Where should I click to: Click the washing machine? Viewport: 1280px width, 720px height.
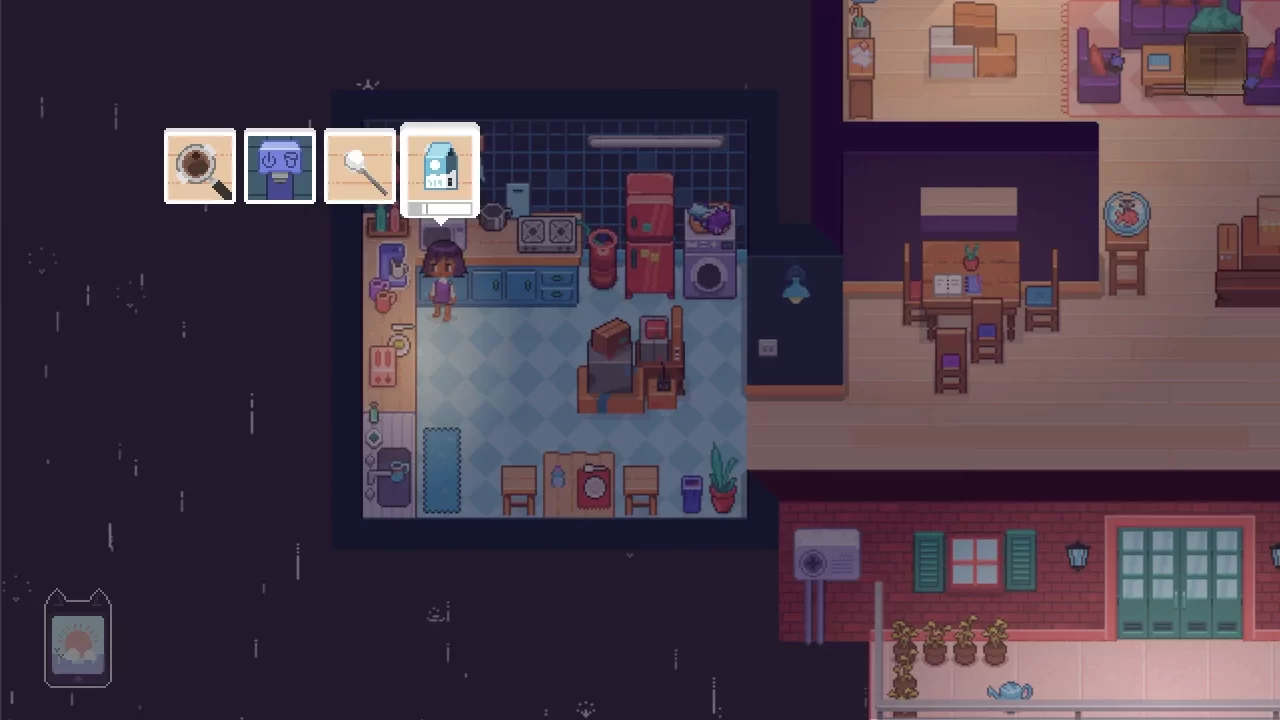coord(710,270)
